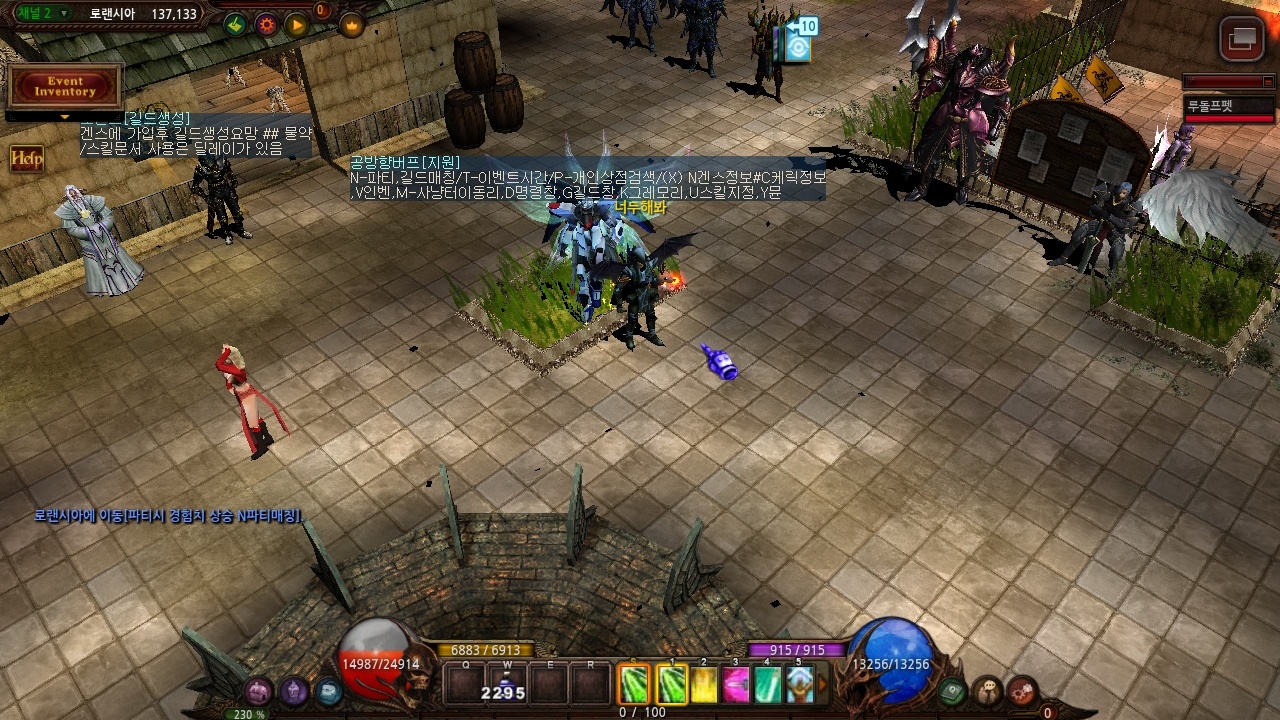Viewport: 1280px width, 720px height.
Task: Open the chat bubble community icon
Action: click(x=988, y=691)
